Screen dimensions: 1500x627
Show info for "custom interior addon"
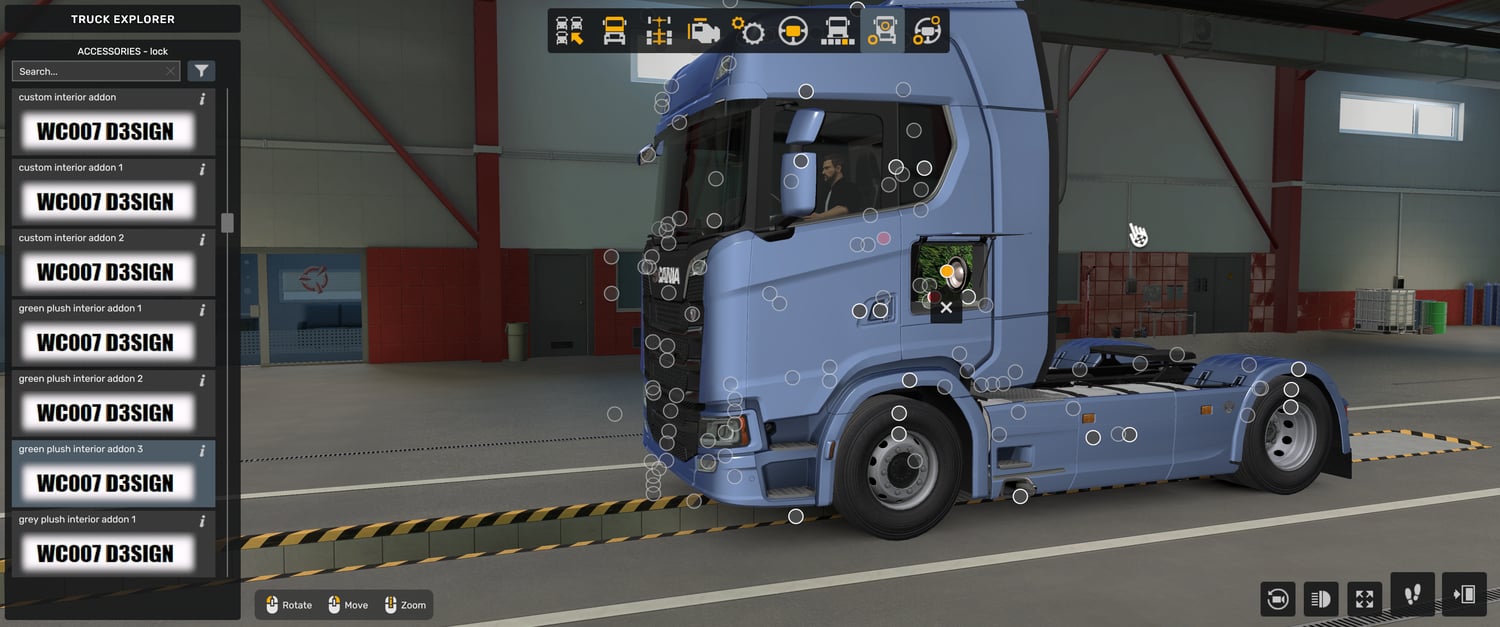(x=202, y=98)
